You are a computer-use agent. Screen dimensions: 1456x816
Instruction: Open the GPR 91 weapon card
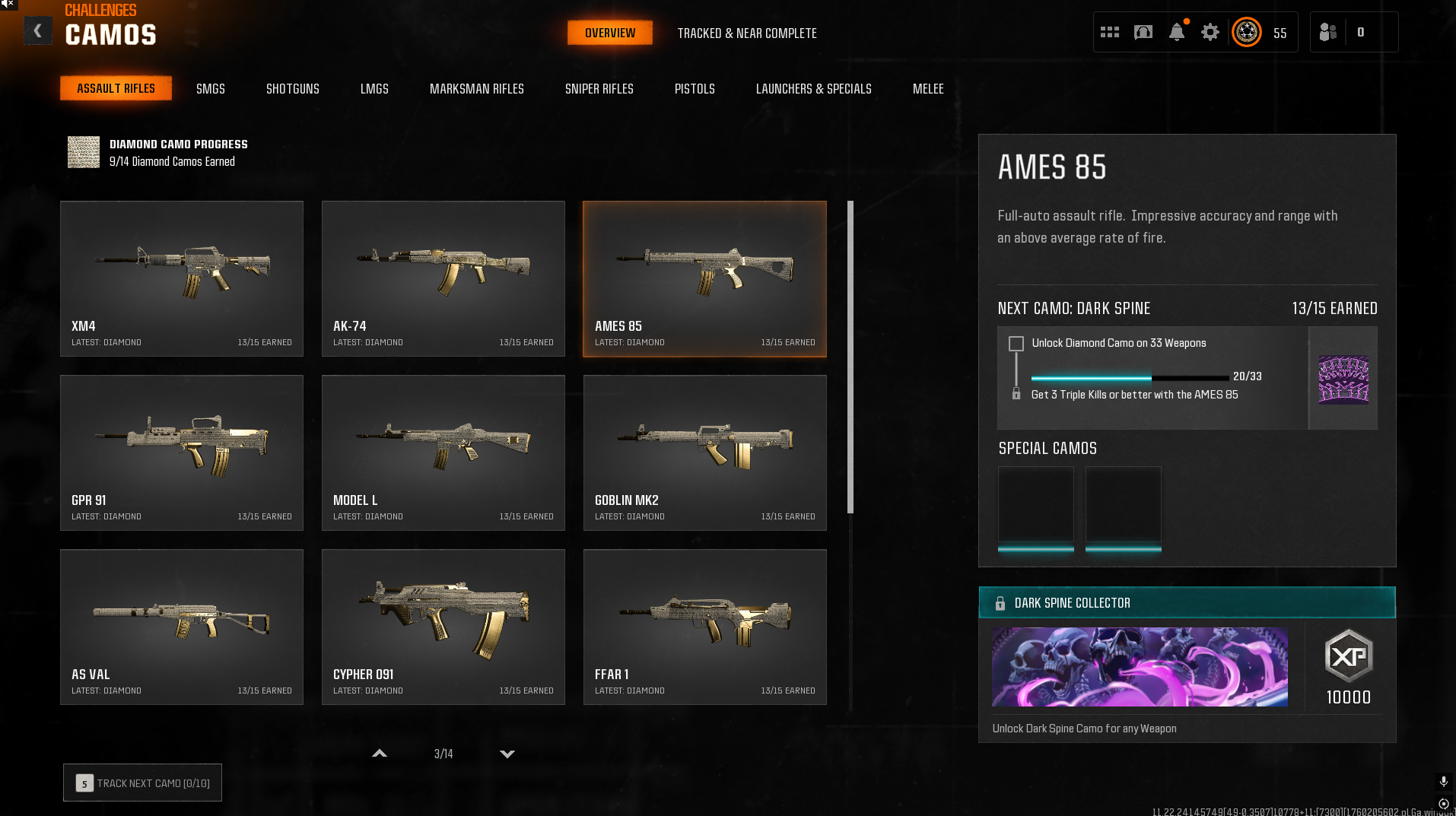182,452
